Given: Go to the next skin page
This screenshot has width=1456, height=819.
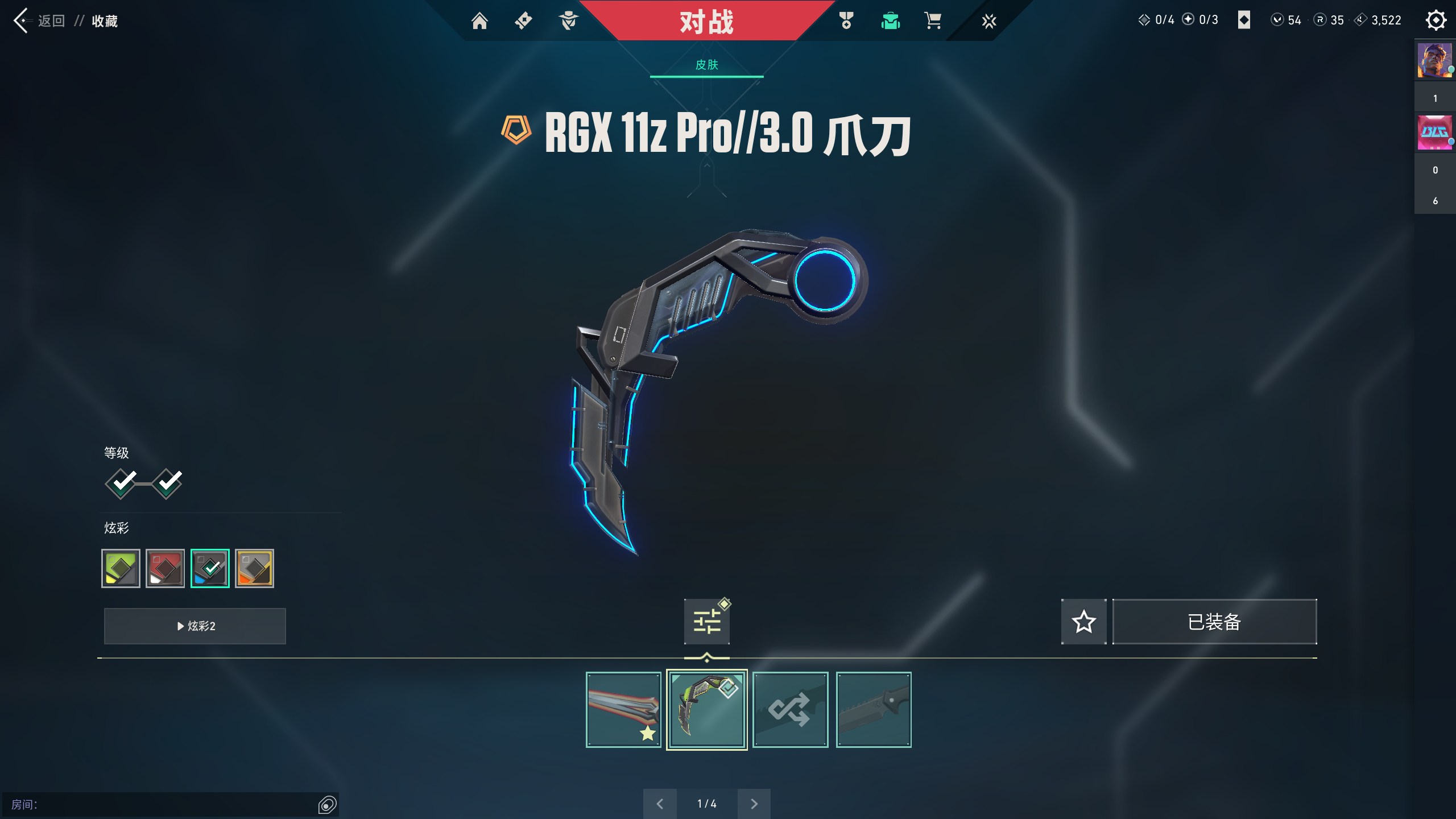Looking at the screenshot, I should pyautogui.click(x=754, y=804).
